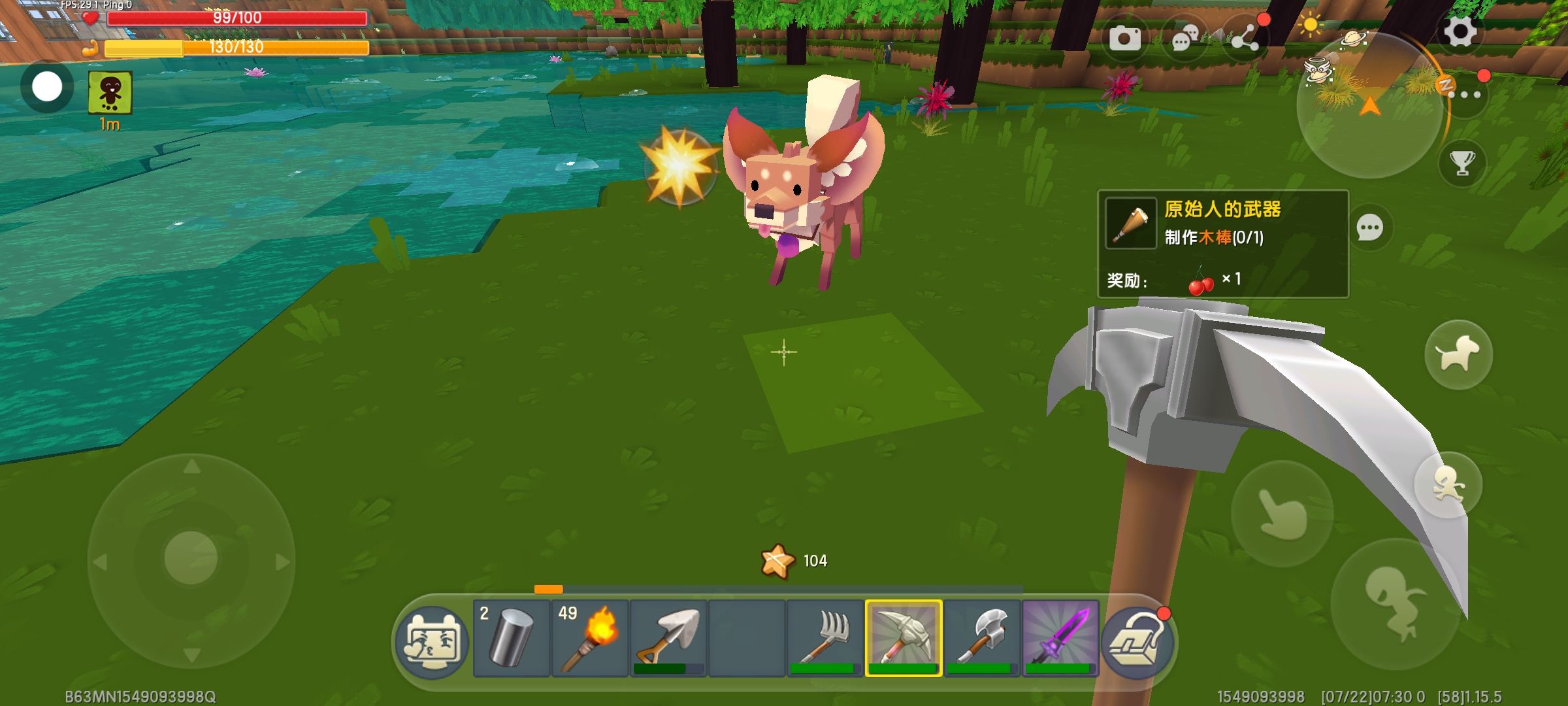Open the caveman's weapon quest tracker
The height and width of the screenshot is (706, 1568).
1222,243
